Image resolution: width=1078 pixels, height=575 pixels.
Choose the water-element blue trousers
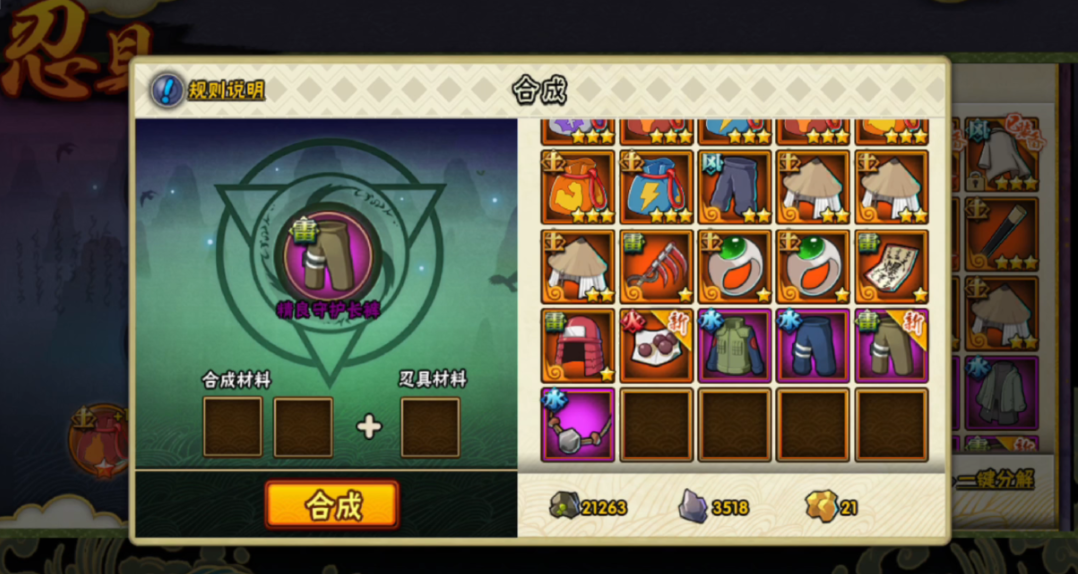click(x=813, y=346)
